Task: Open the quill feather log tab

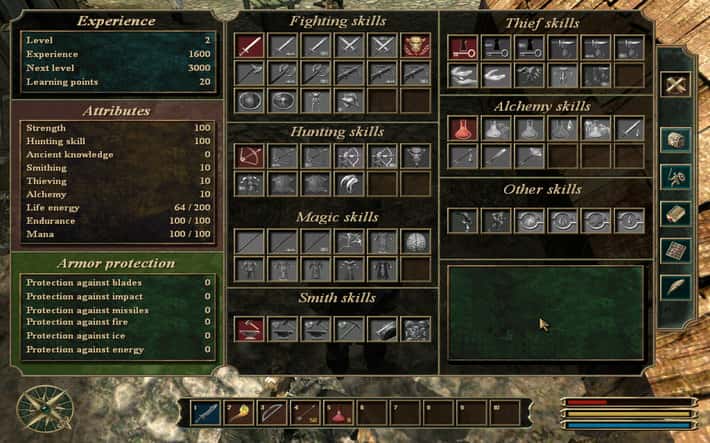Action: (677, 288)
